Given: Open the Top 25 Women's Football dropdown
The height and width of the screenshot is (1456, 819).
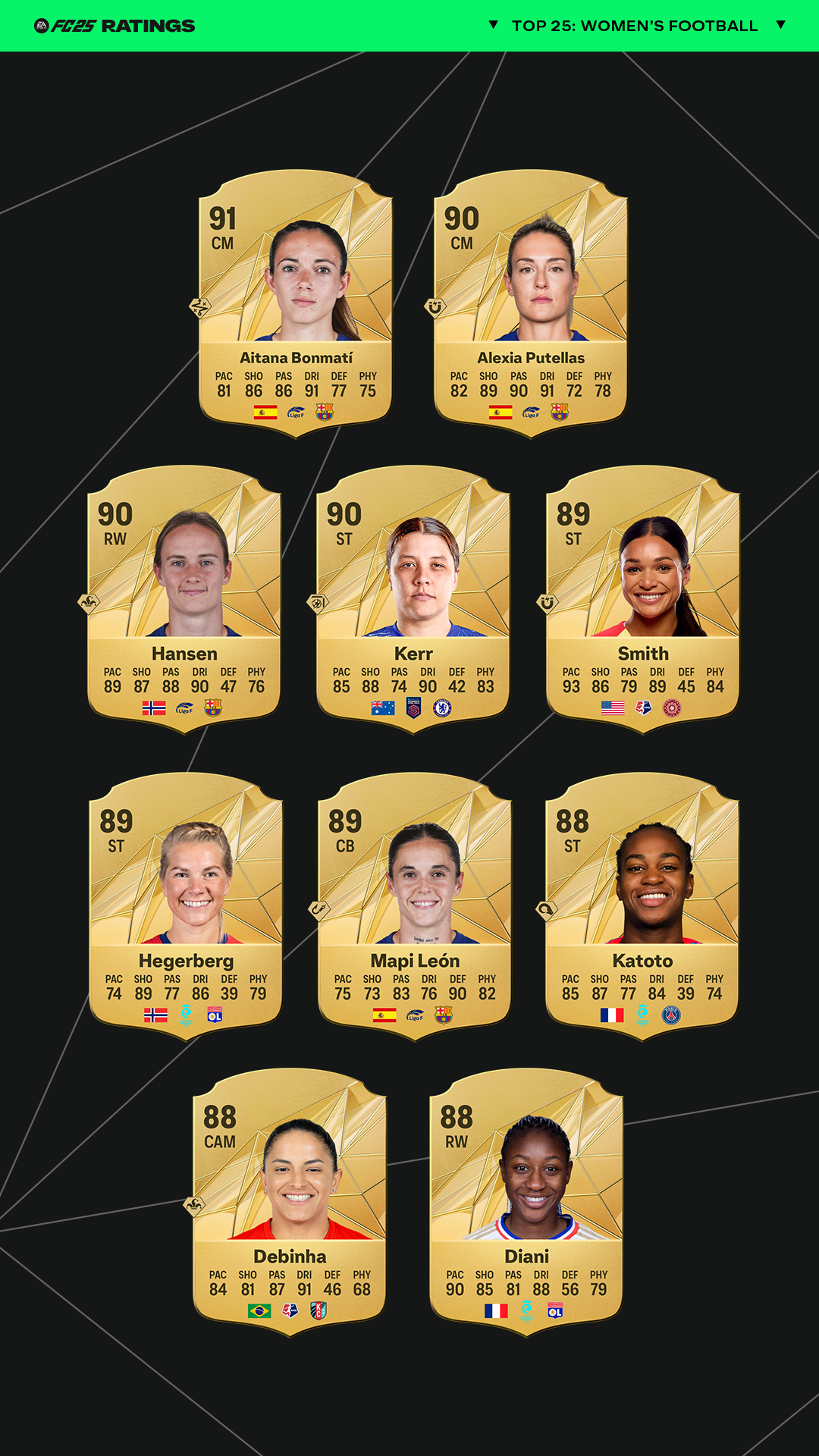Looking at the screenshot, I should 635,26.
